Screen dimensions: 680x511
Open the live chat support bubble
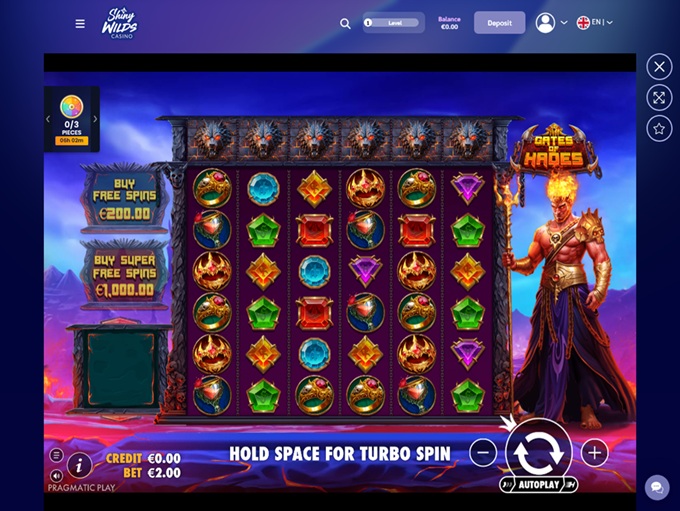click(x=657, y=487)
